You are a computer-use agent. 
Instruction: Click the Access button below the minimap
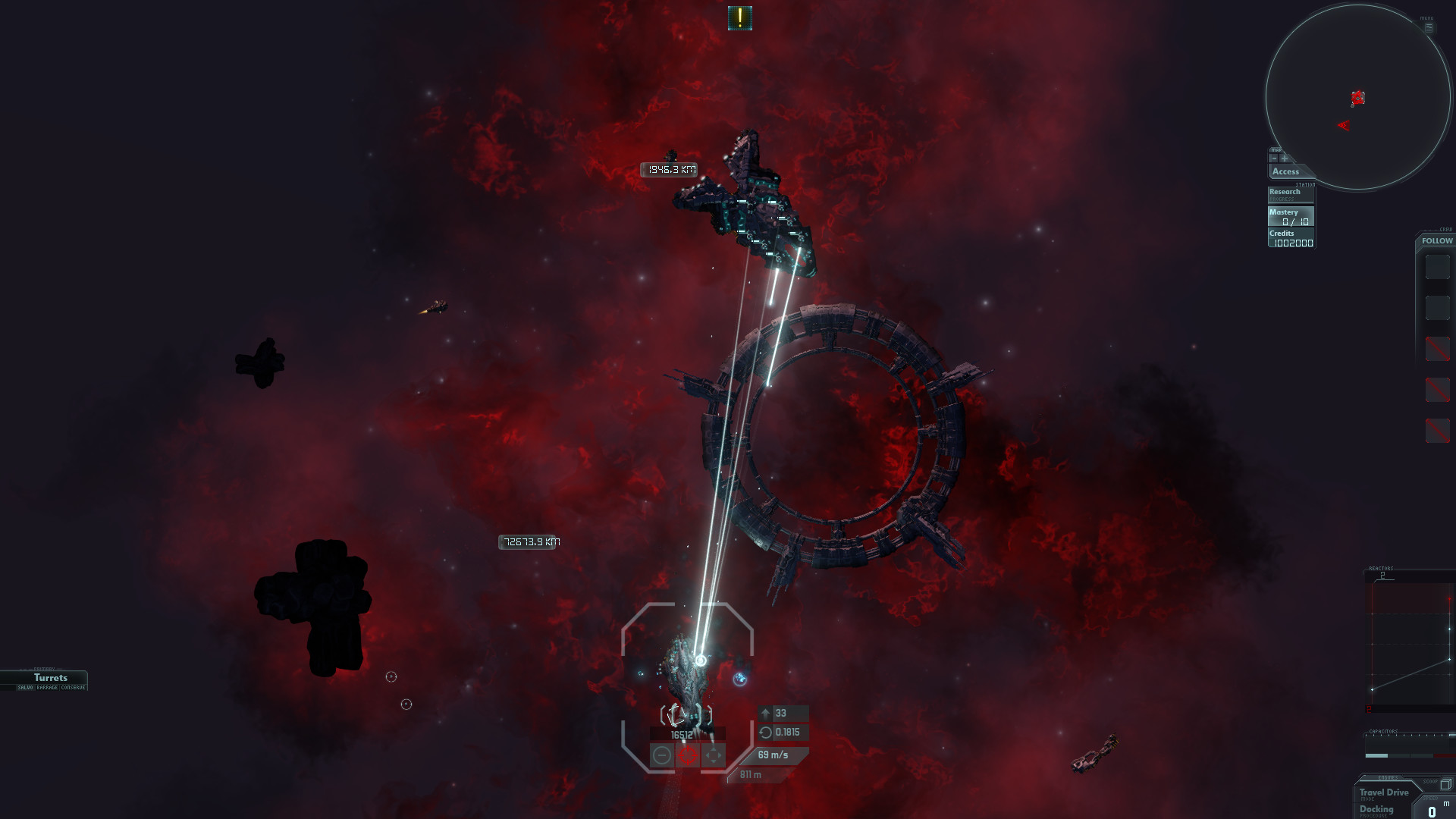(1285, 171)
